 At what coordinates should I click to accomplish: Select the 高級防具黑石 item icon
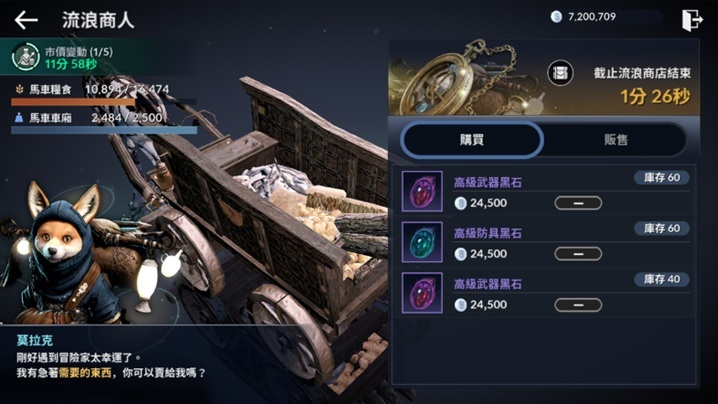422,242
